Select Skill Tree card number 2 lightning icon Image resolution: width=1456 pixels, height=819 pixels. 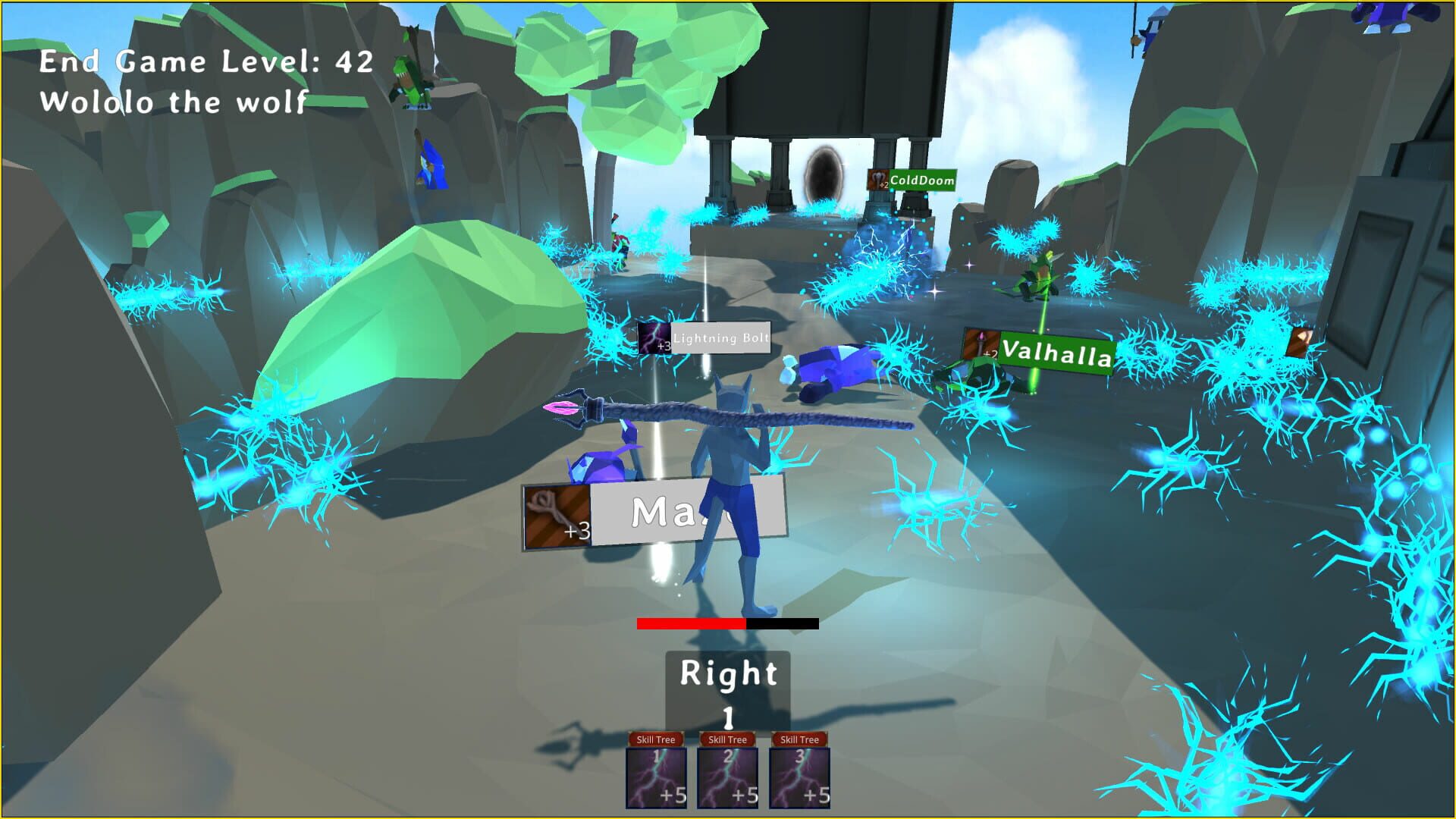[x=729, y=777]
